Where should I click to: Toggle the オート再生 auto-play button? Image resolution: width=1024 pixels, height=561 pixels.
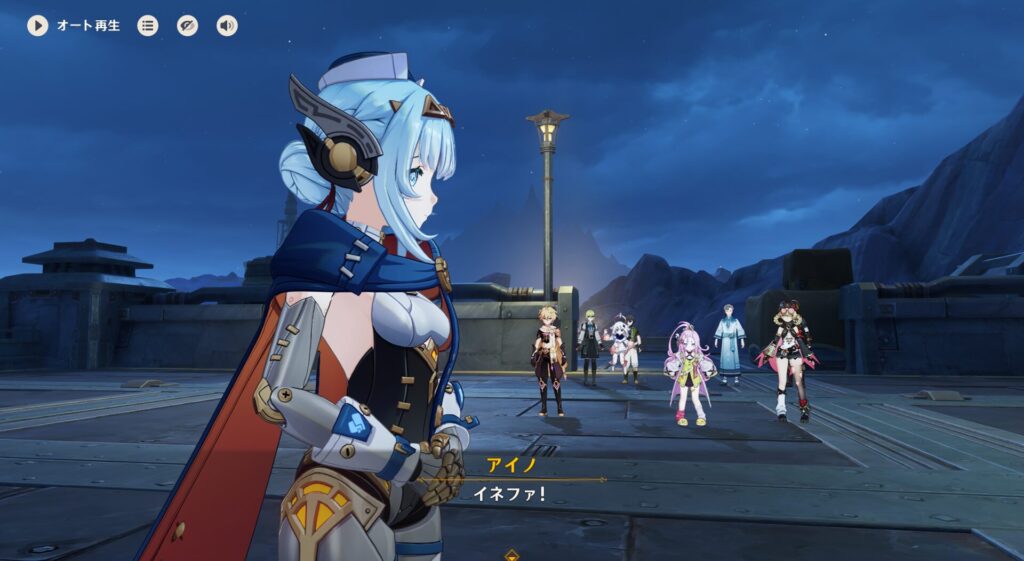[x=38, y=26]
